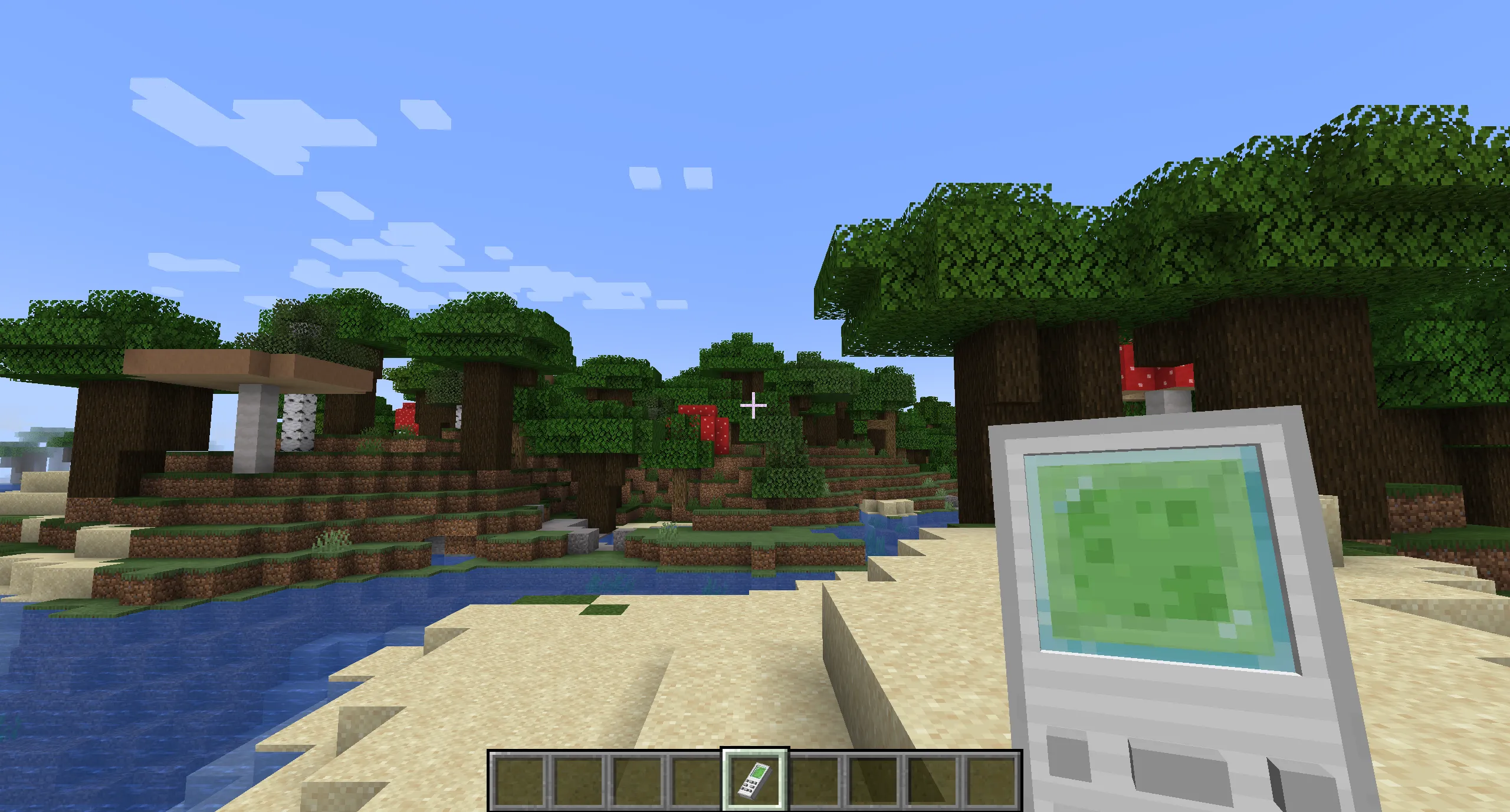Click the crosshair in the screen center
Screen dimensions: 1510x812
tap(754, 406)
